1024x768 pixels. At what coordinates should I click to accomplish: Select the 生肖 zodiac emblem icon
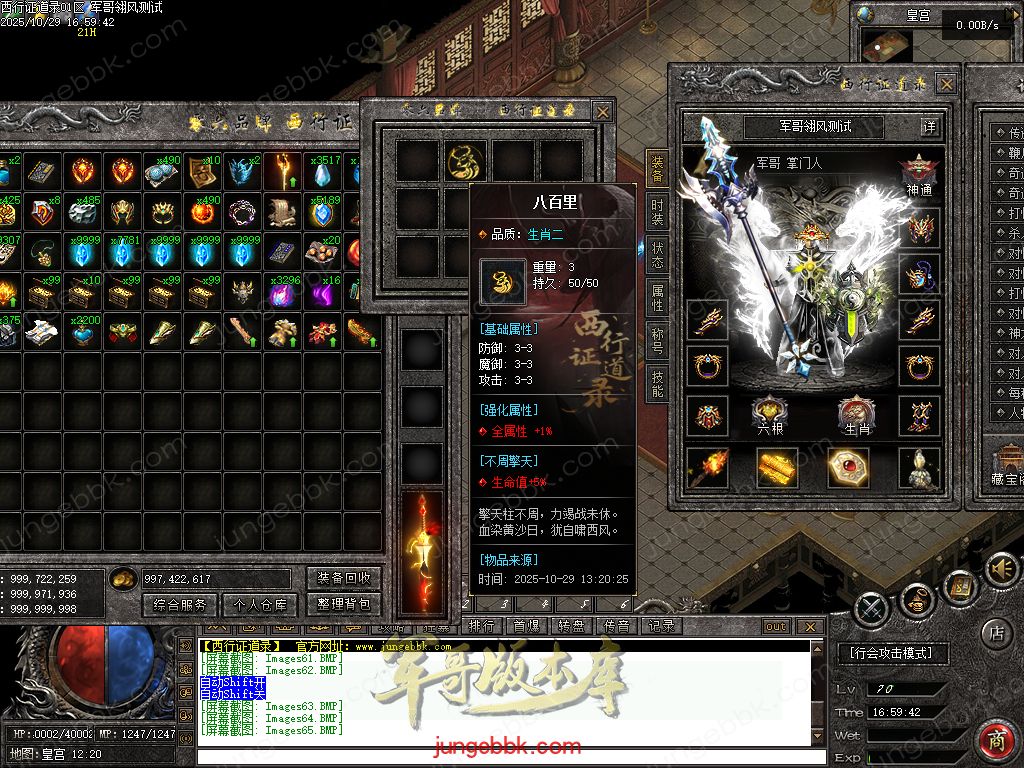click(x=857, y=411)
